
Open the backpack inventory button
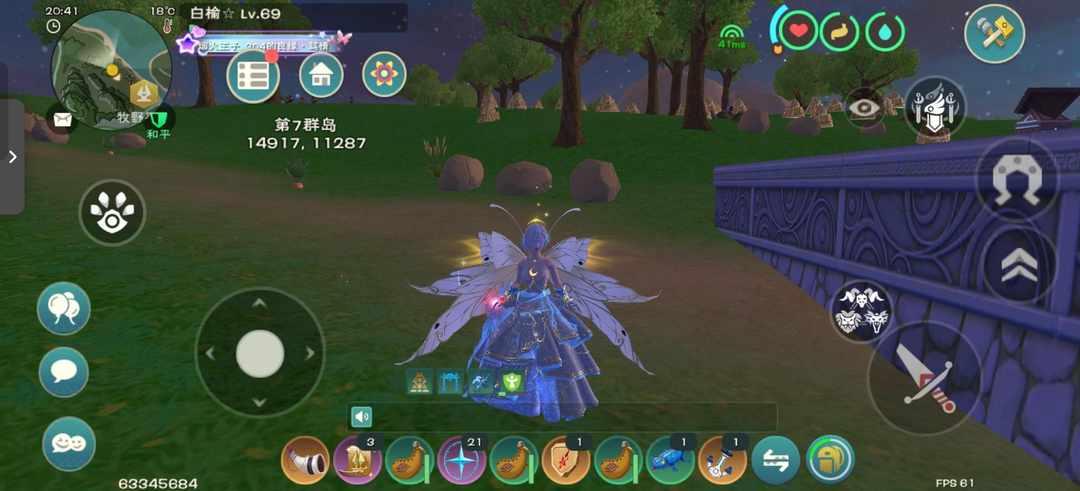(x=830, y=460)
